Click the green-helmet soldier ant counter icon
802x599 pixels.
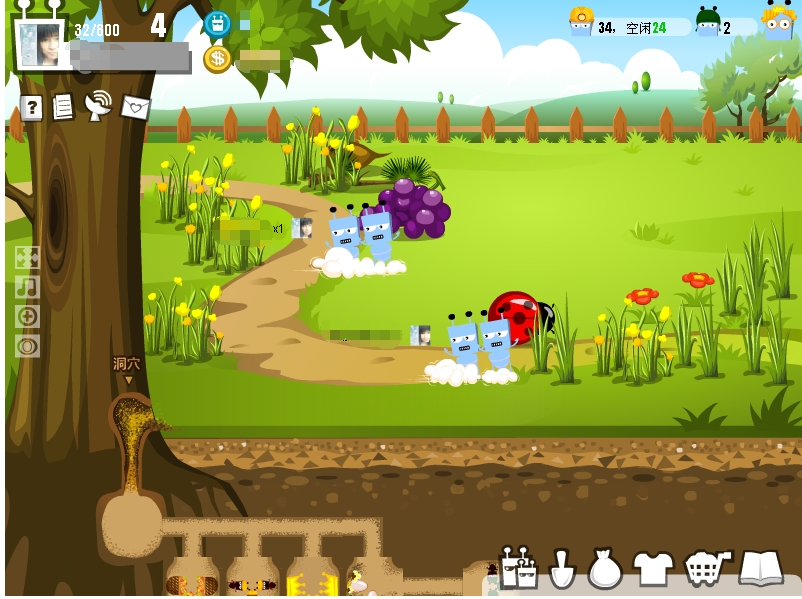pos(708,23)
